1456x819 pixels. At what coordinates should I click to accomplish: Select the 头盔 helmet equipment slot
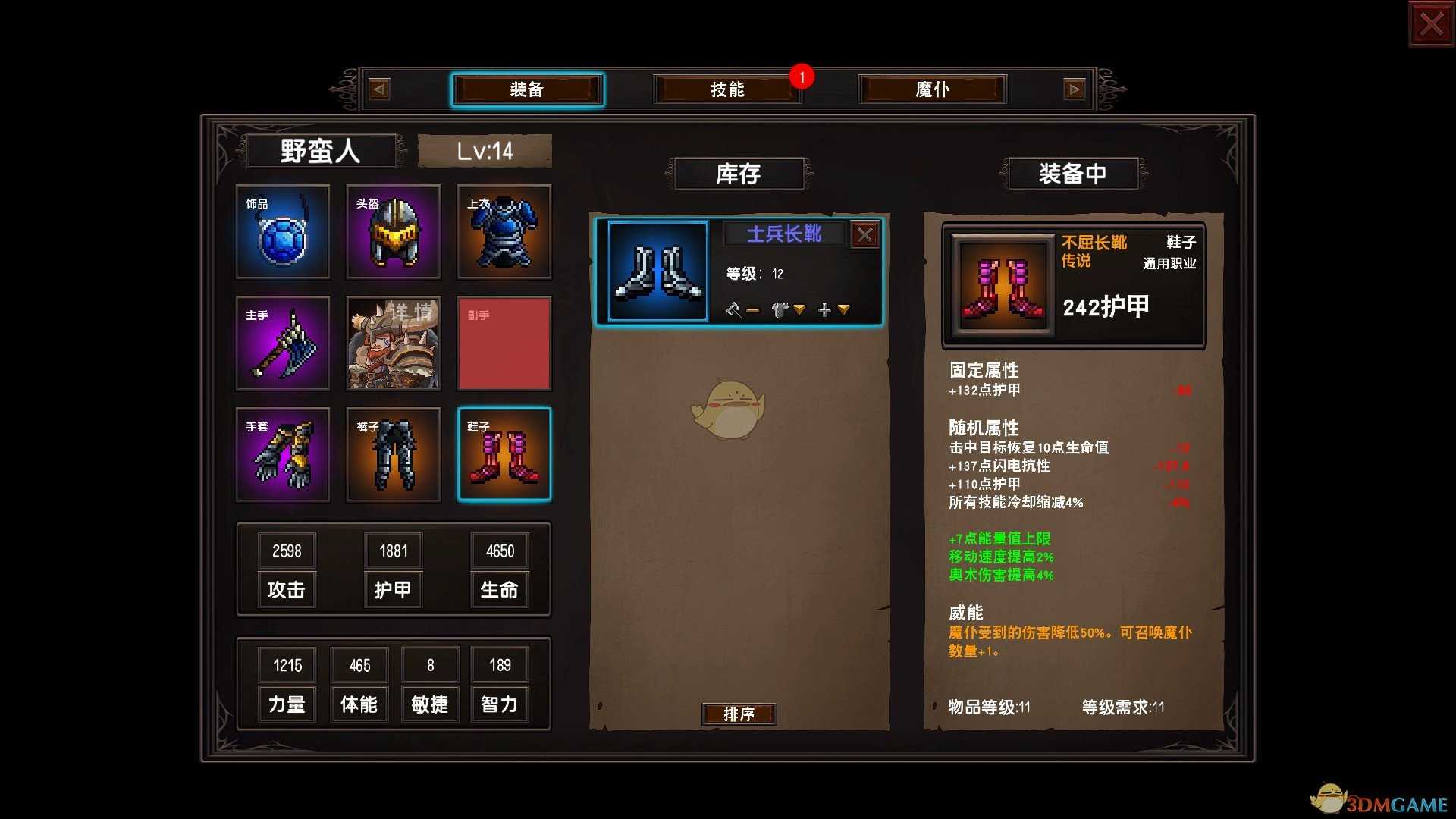(393, 232)
